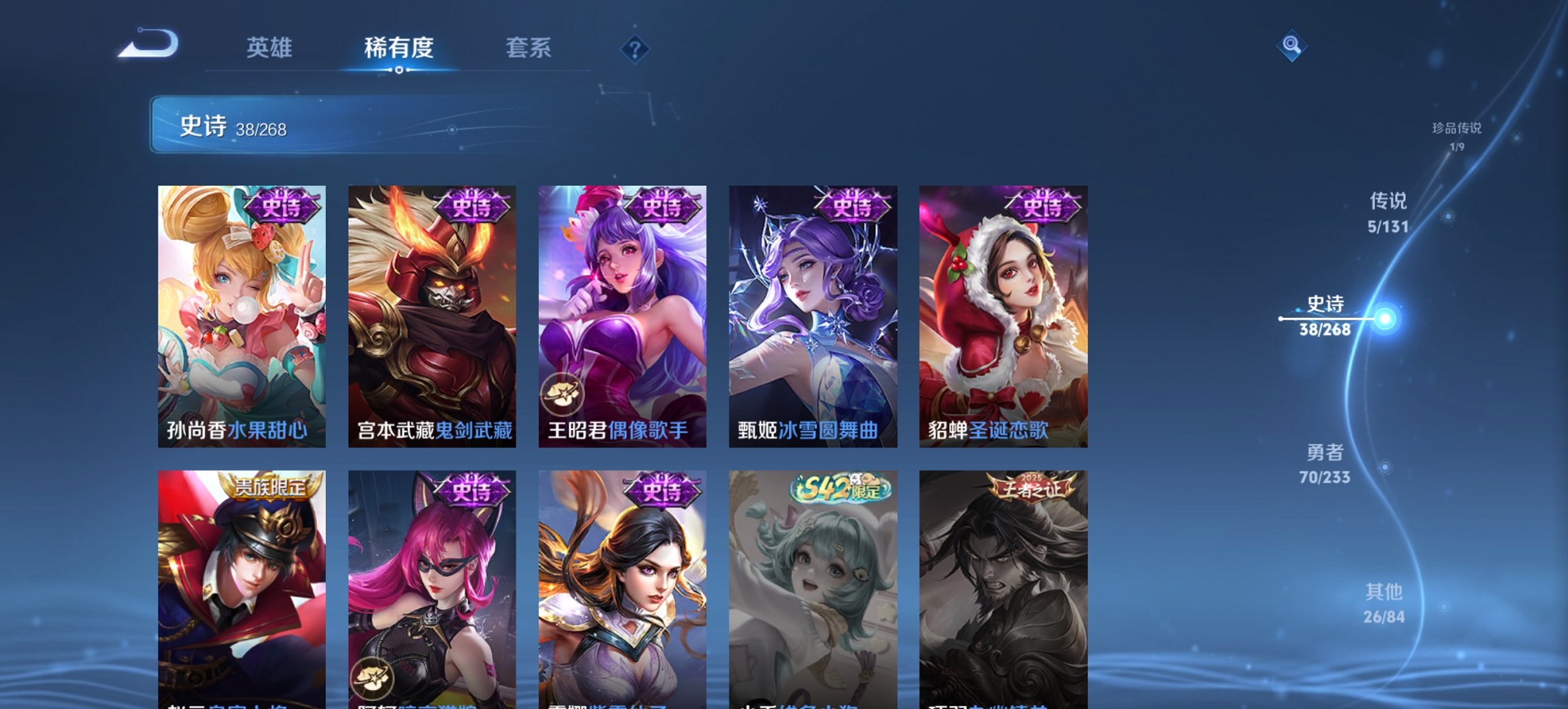This screenshot has height=709, width=1568.
Task: Open the question mark help icon
Action: coord(632,48)
